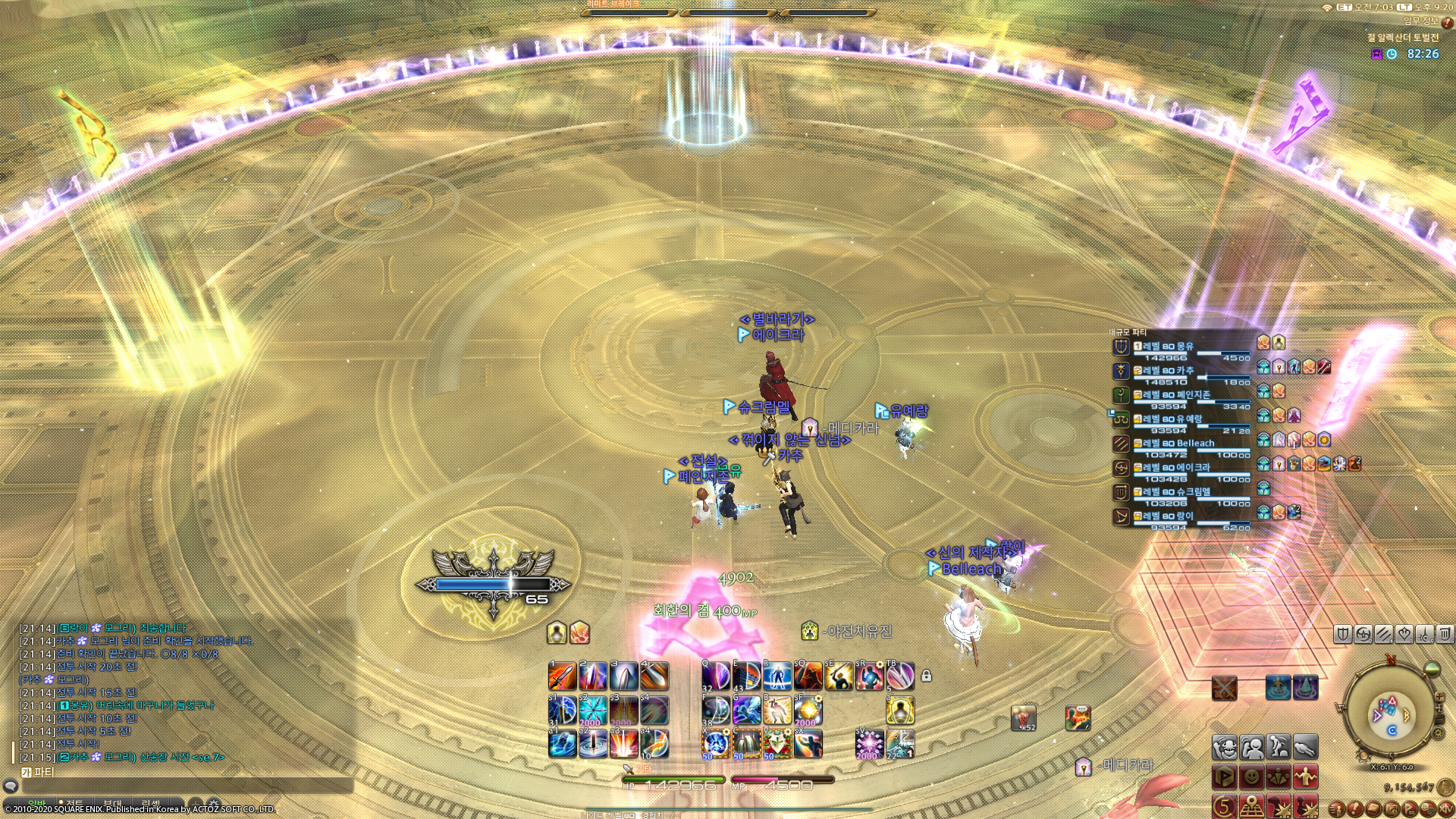
Task: Click the first shield-shaped gear set button
Action: click(x=1343, y=634)
